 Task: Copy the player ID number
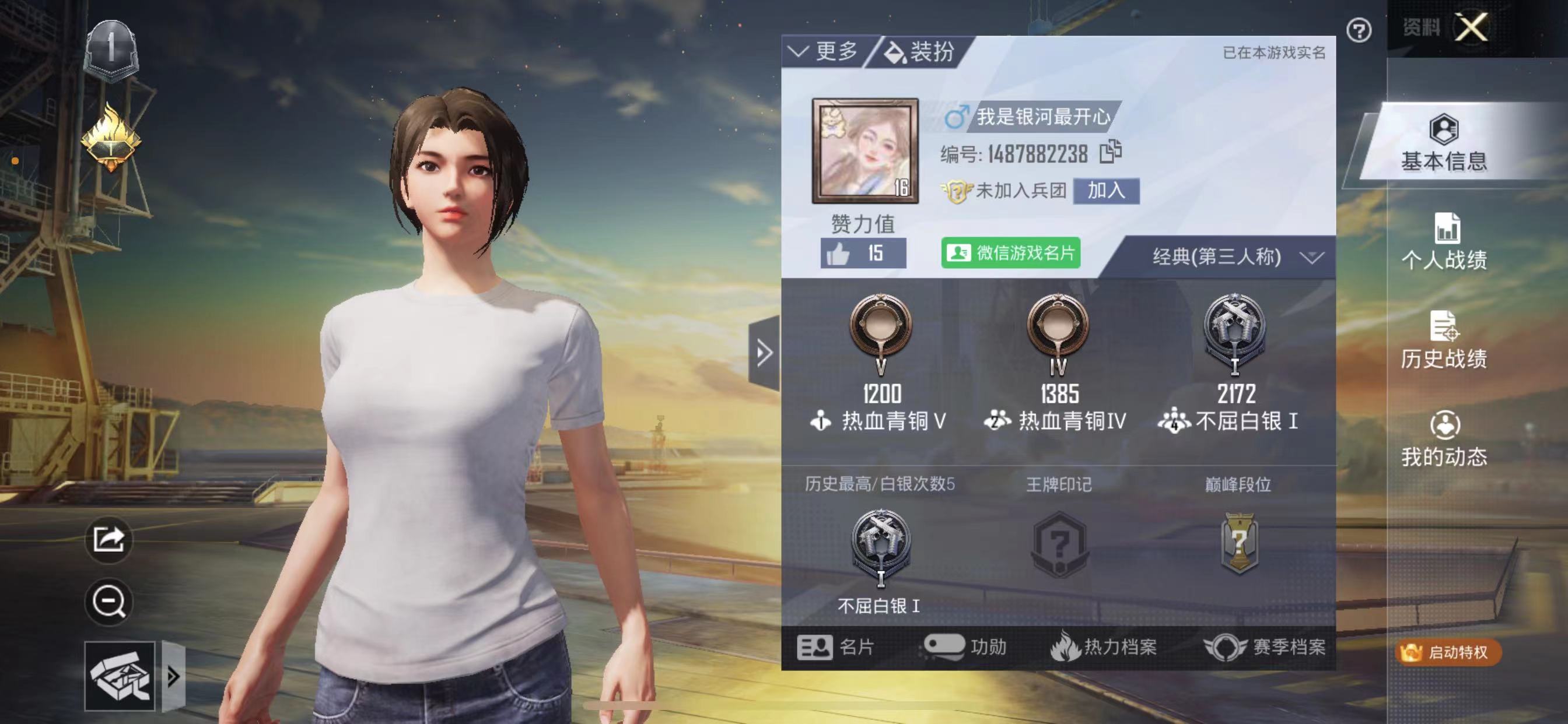click(1110, 152)
